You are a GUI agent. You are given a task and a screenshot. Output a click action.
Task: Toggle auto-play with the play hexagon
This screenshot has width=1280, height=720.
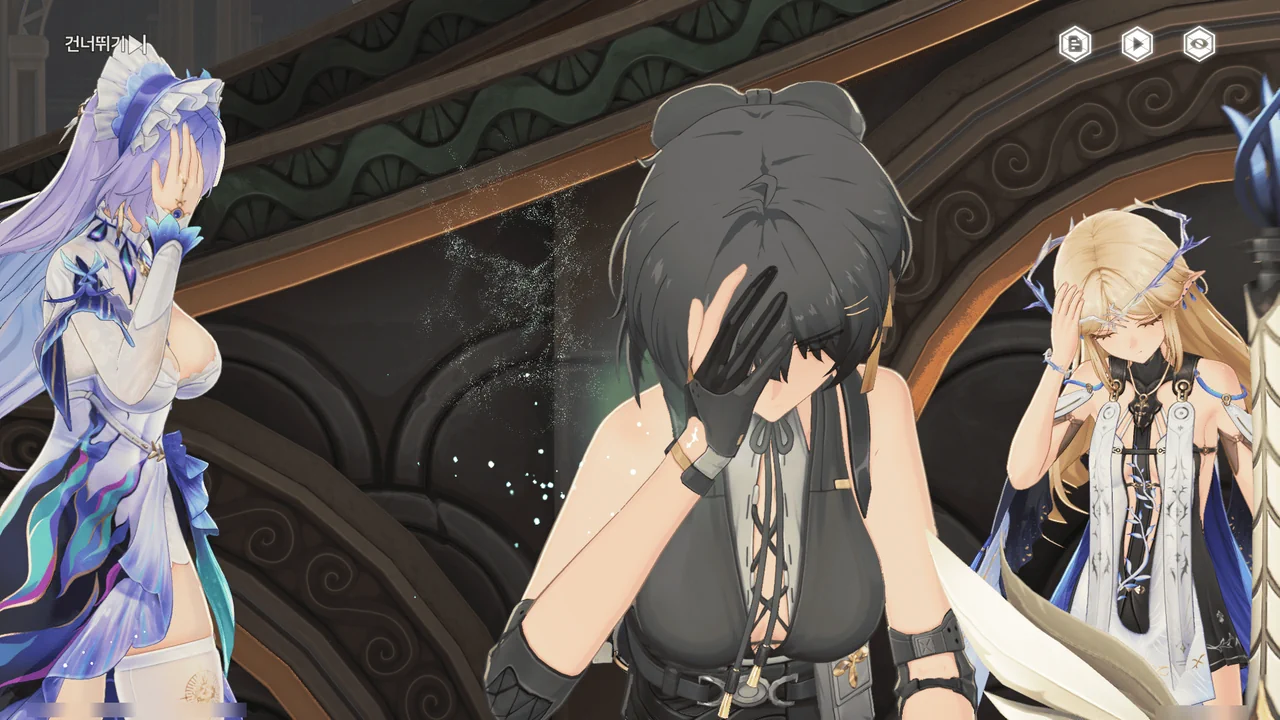pos(1137,44)
